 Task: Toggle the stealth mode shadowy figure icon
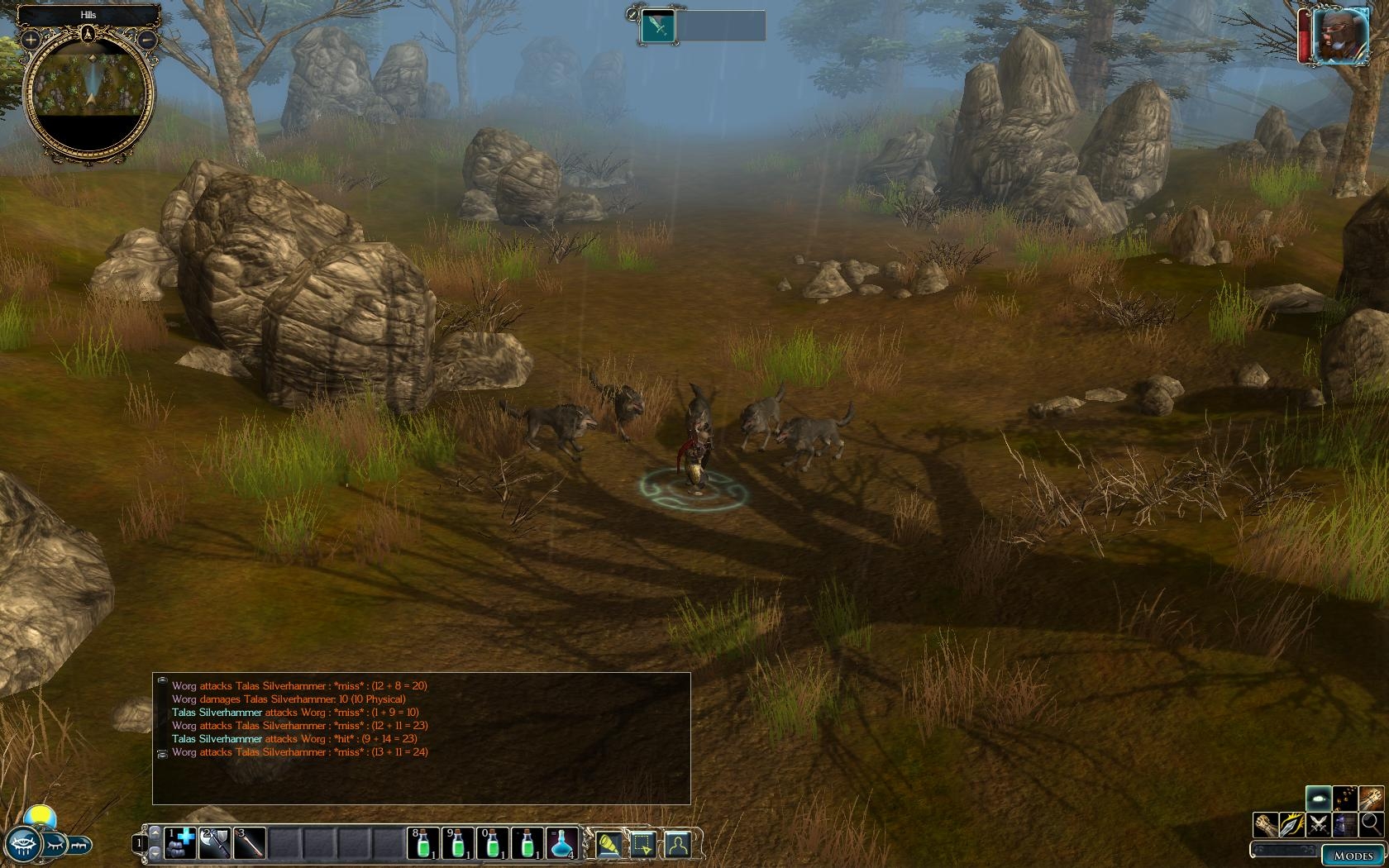(1345, 824)
